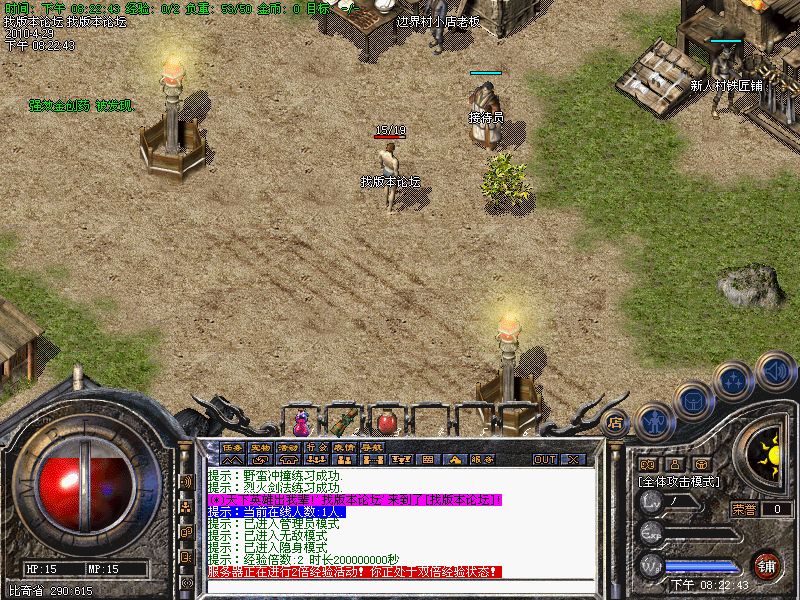
Task: Open the bag inventory round button
Action: (692, 401)
